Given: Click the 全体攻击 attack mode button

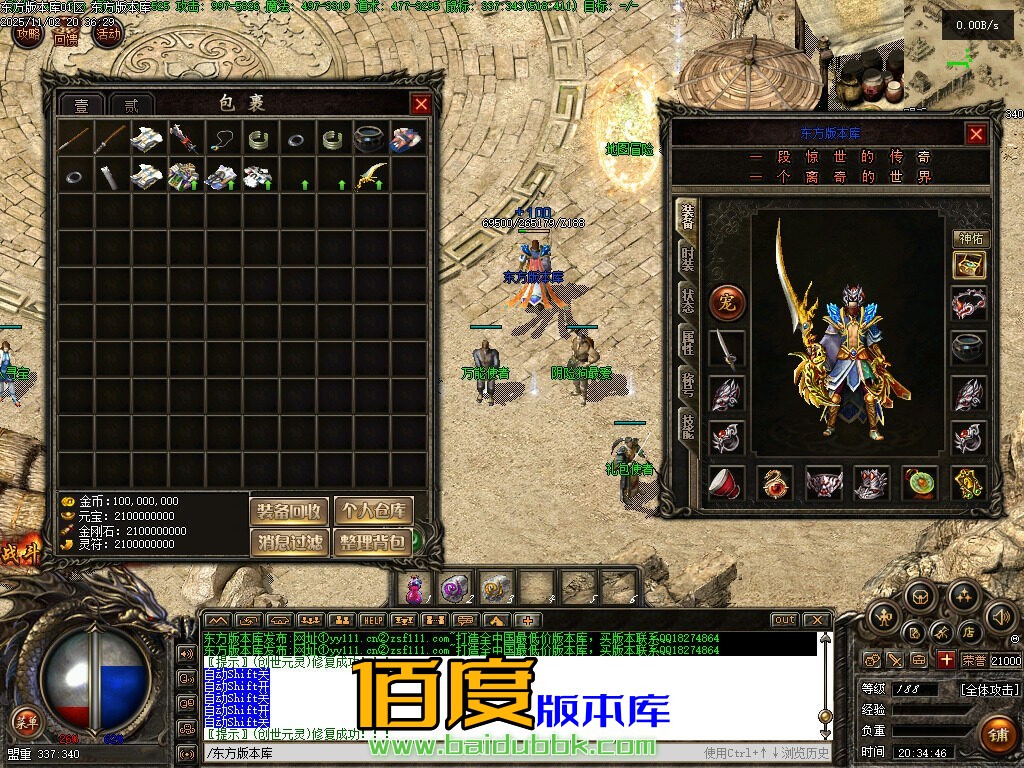Looking at the screenshot, I should point(990,690).
